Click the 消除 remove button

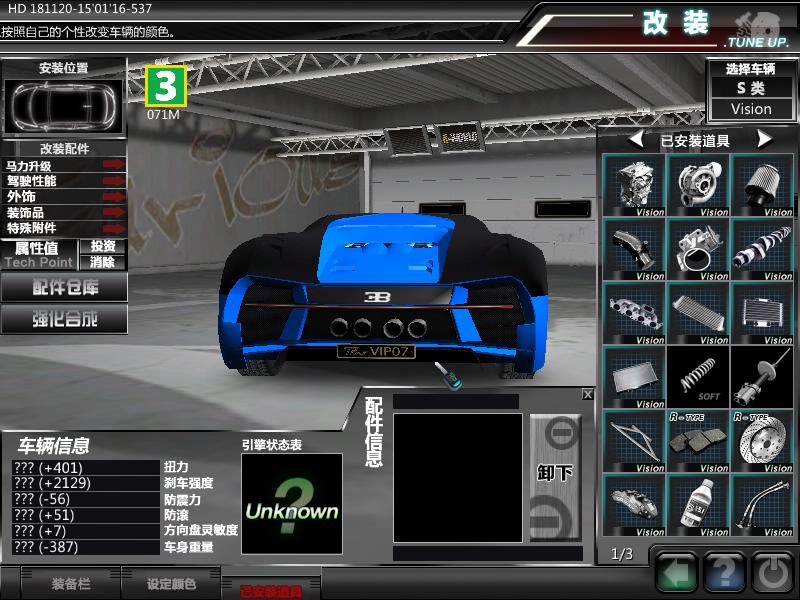[102, 262]
